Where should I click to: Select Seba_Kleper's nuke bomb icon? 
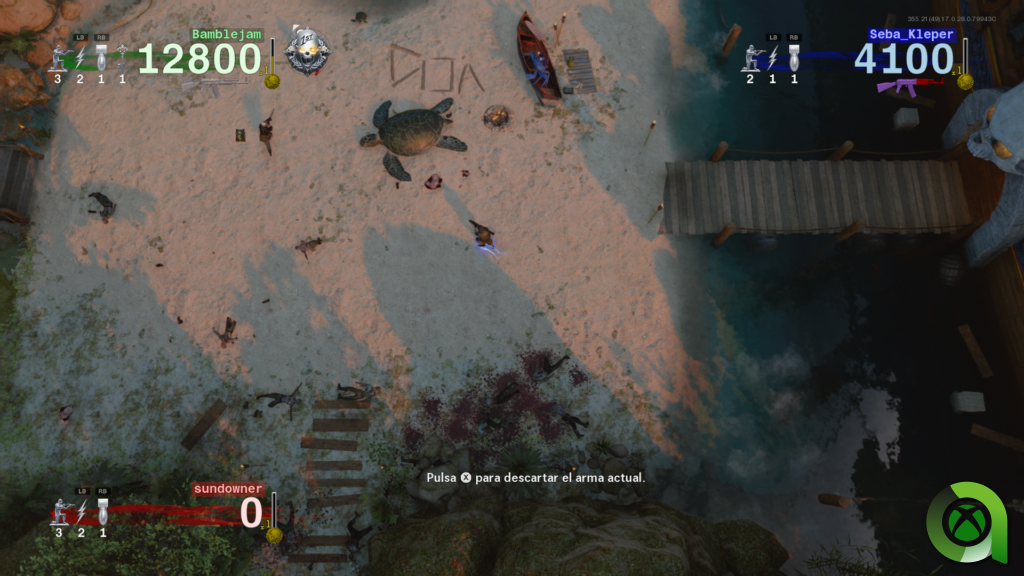(x=794, y=56)
